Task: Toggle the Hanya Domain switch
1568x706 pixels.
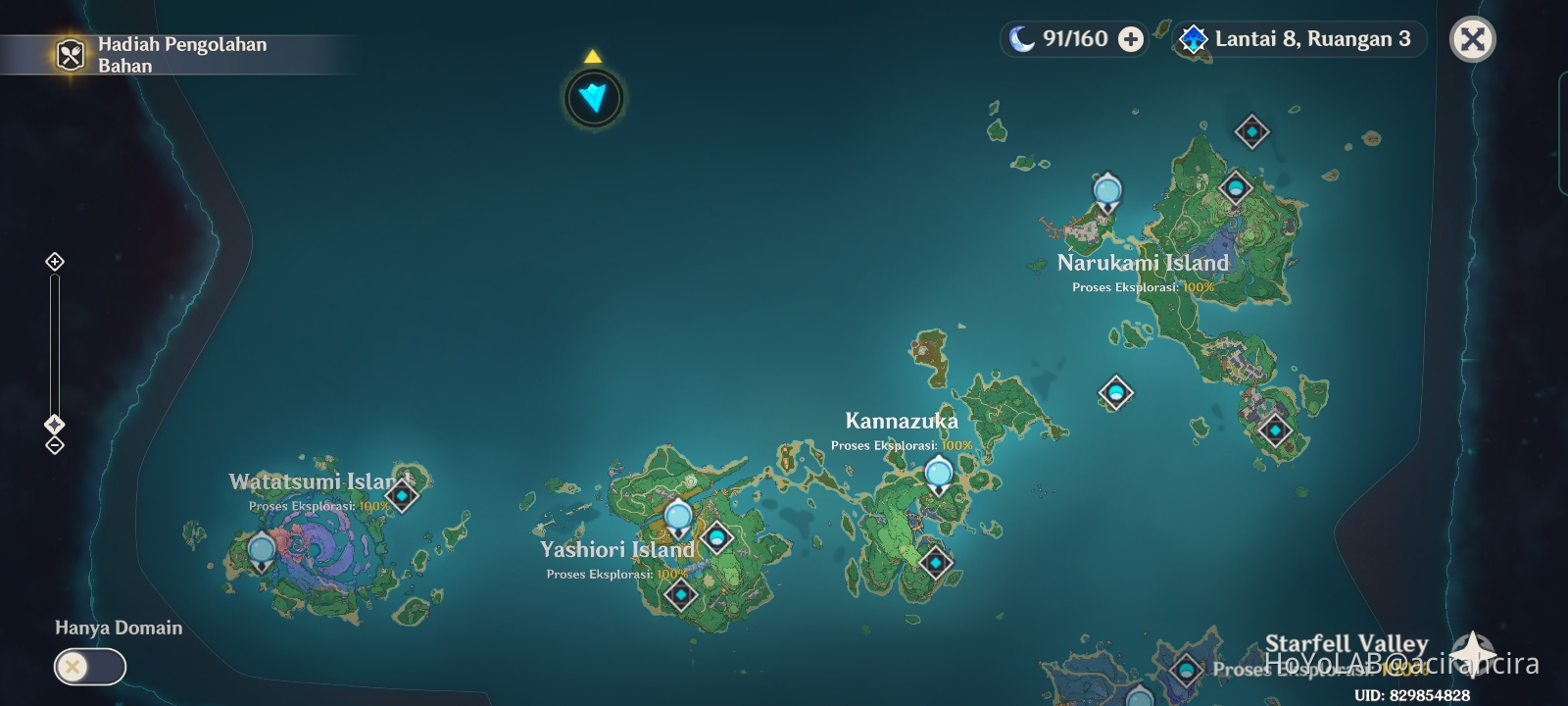Action: (x=90, y=667)
